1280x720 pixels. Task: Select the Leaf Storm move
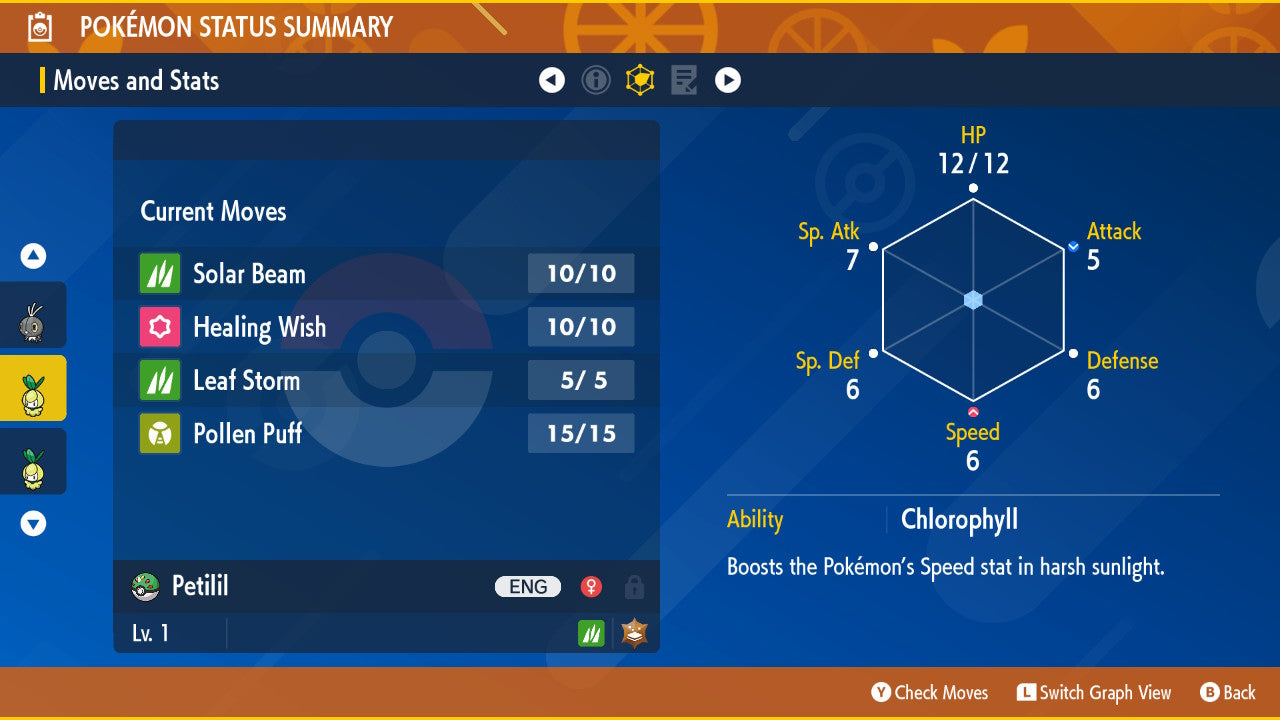[386, 380]
